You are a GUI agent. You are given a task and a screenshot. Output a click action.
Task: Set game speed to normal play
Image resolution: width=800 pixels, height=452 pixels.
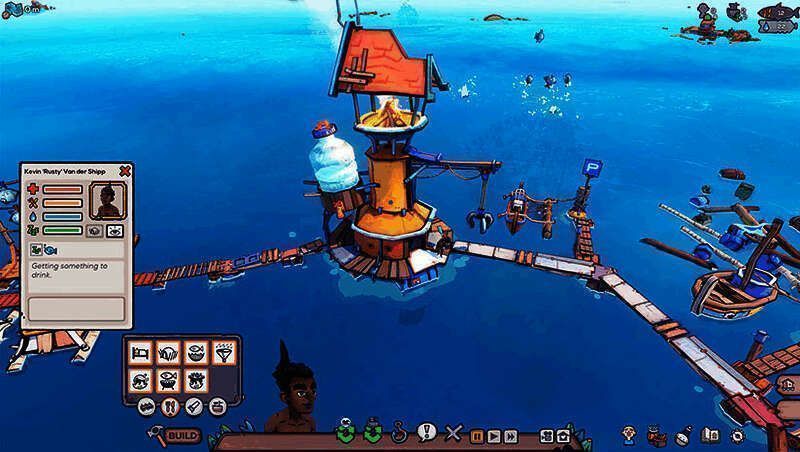click(494, 436)
